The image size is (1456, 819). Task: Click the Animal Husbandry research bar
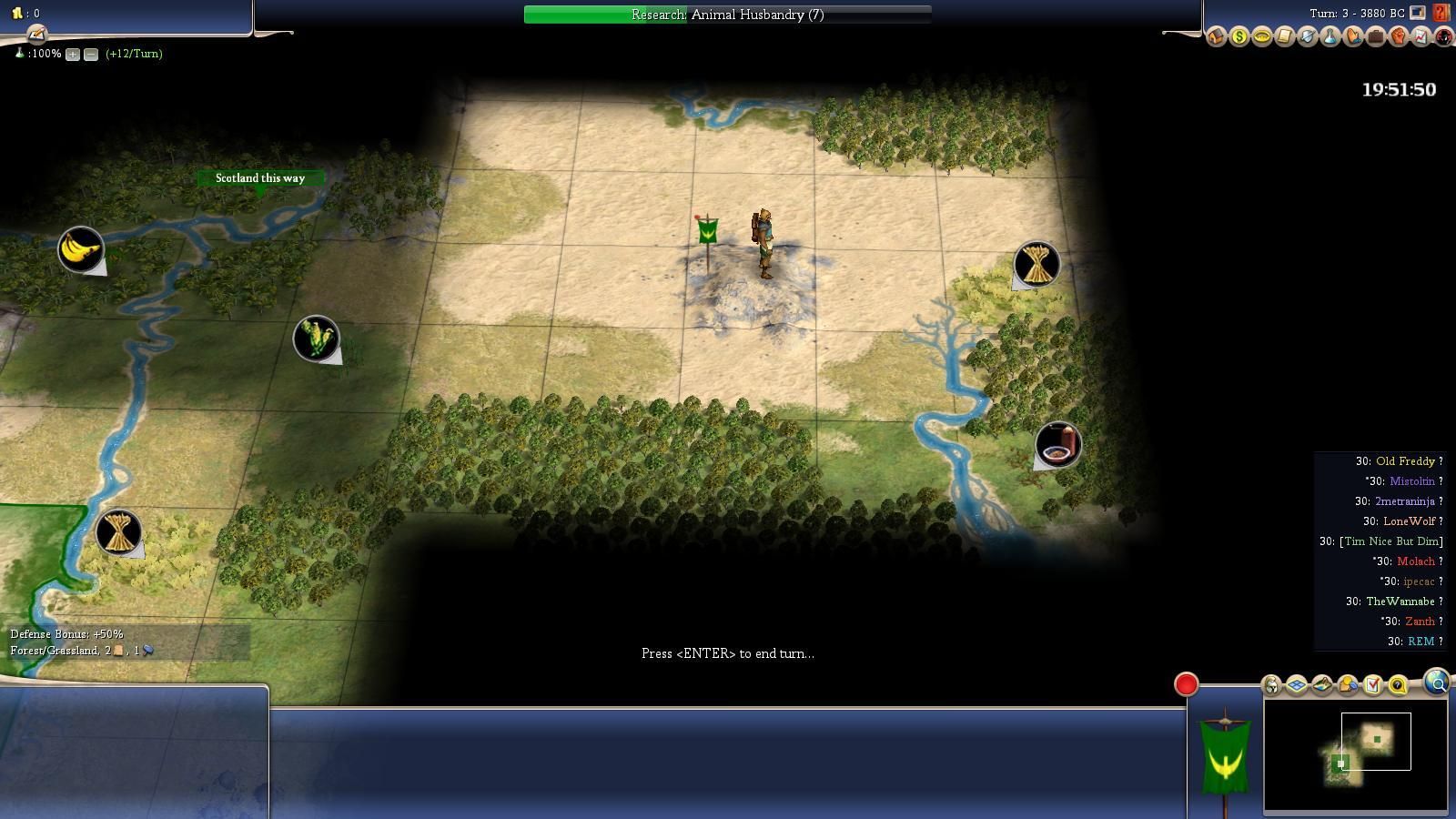[x=727, y=15]
